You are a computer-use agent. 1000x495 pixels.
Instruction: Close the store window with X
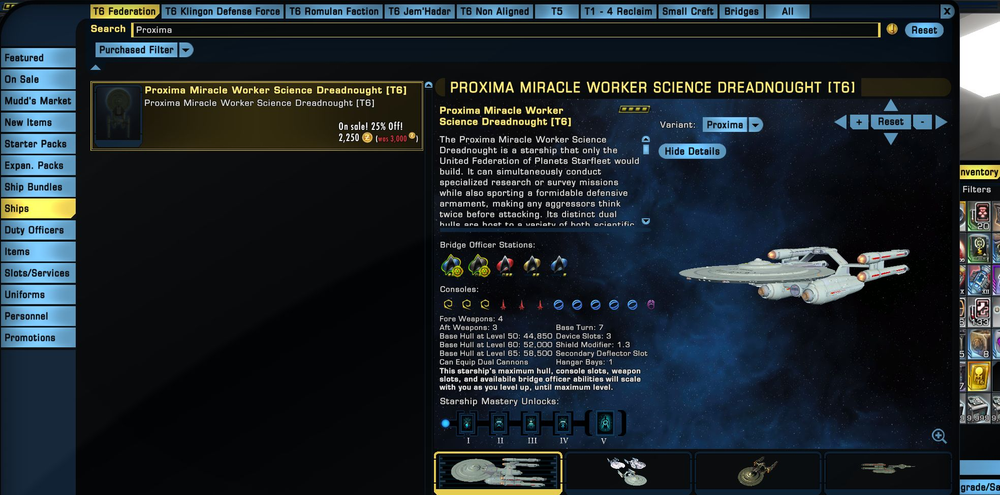coord(947,11)
